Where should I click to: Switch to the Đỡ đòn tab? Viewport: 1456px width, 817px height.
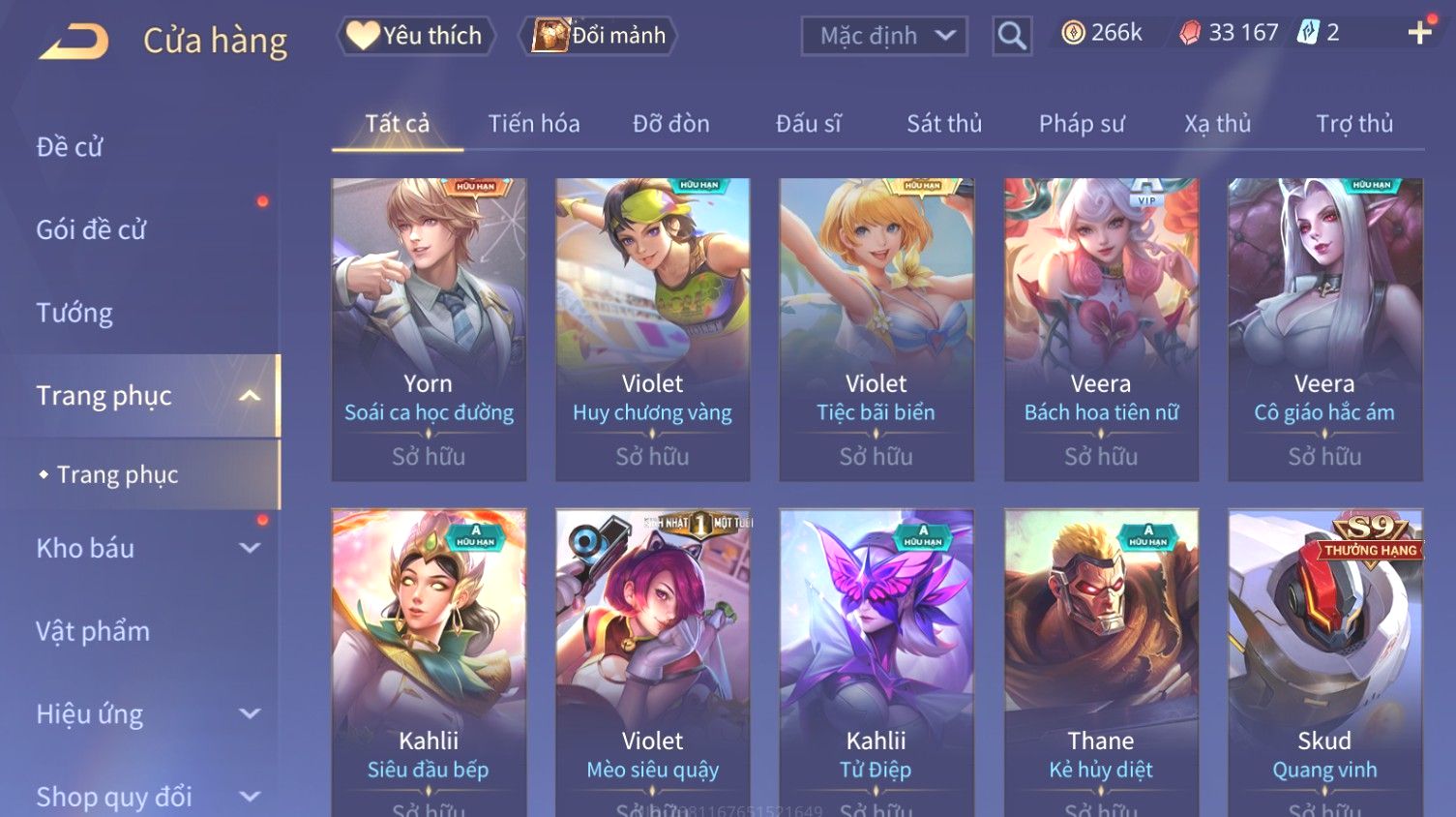pyautogui.click(x=671, y=124)
